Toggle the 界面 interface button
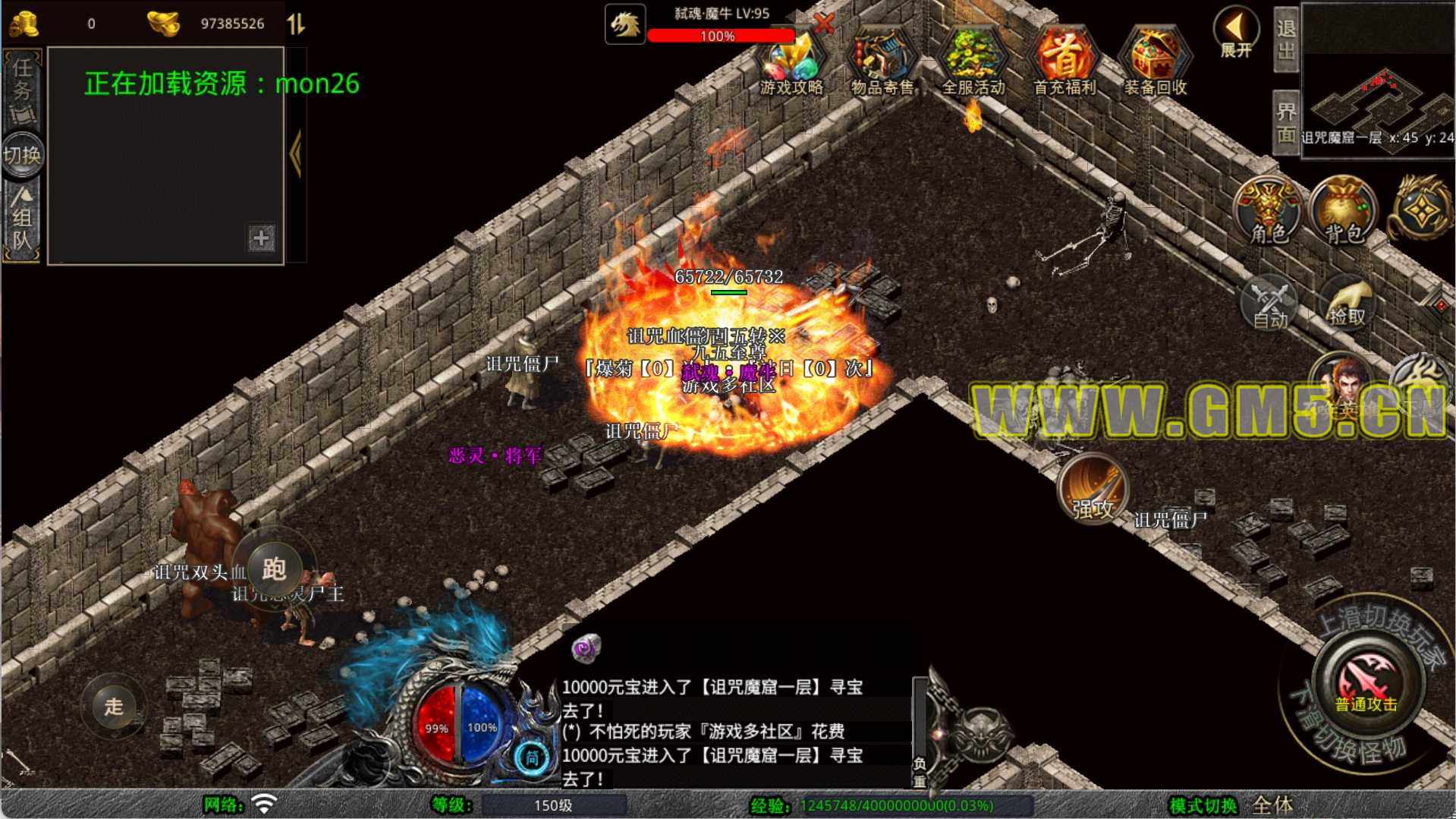Screen dimensions: 1456x819 pos(1286,123)
